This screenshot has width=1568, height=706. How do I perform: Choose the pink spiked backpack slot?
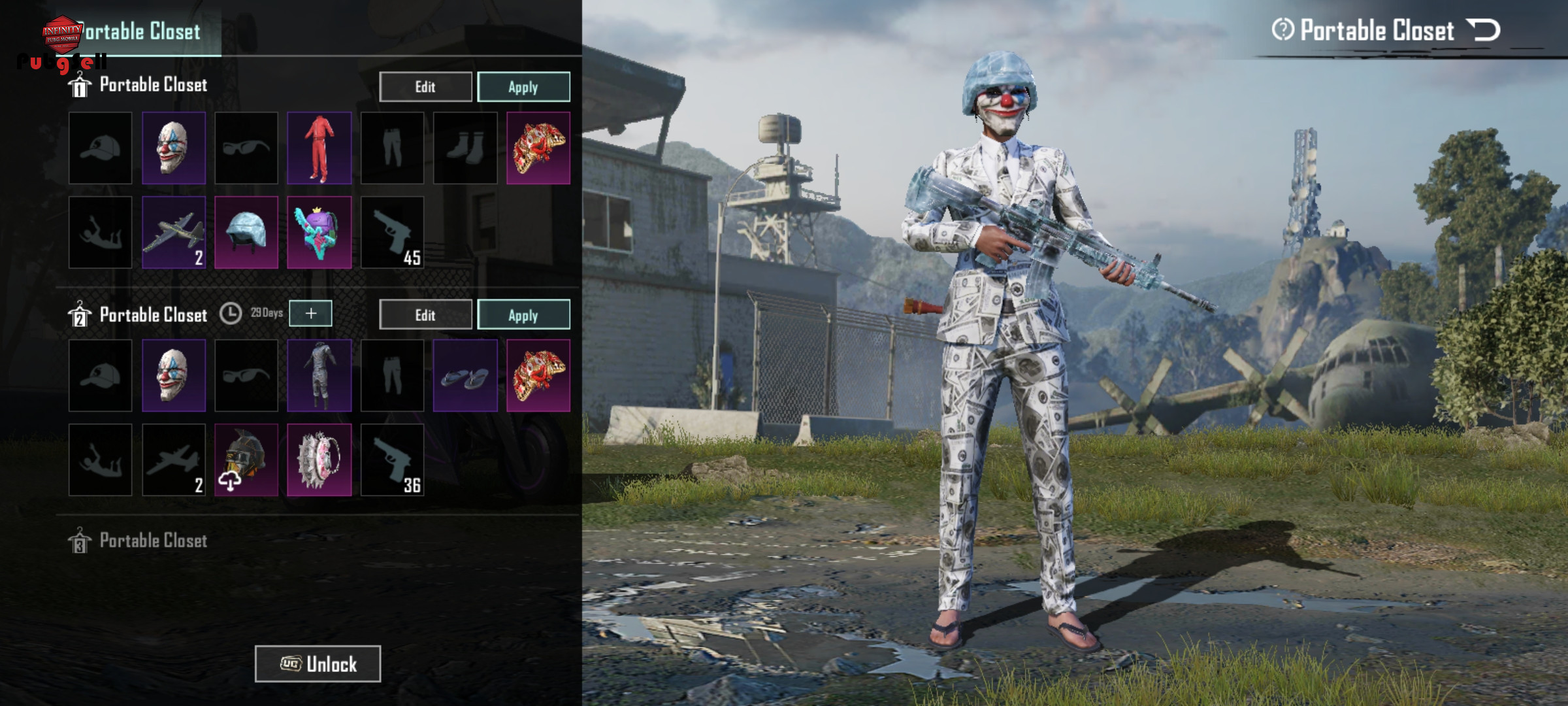pyautogui.click(x=319, y=460)
